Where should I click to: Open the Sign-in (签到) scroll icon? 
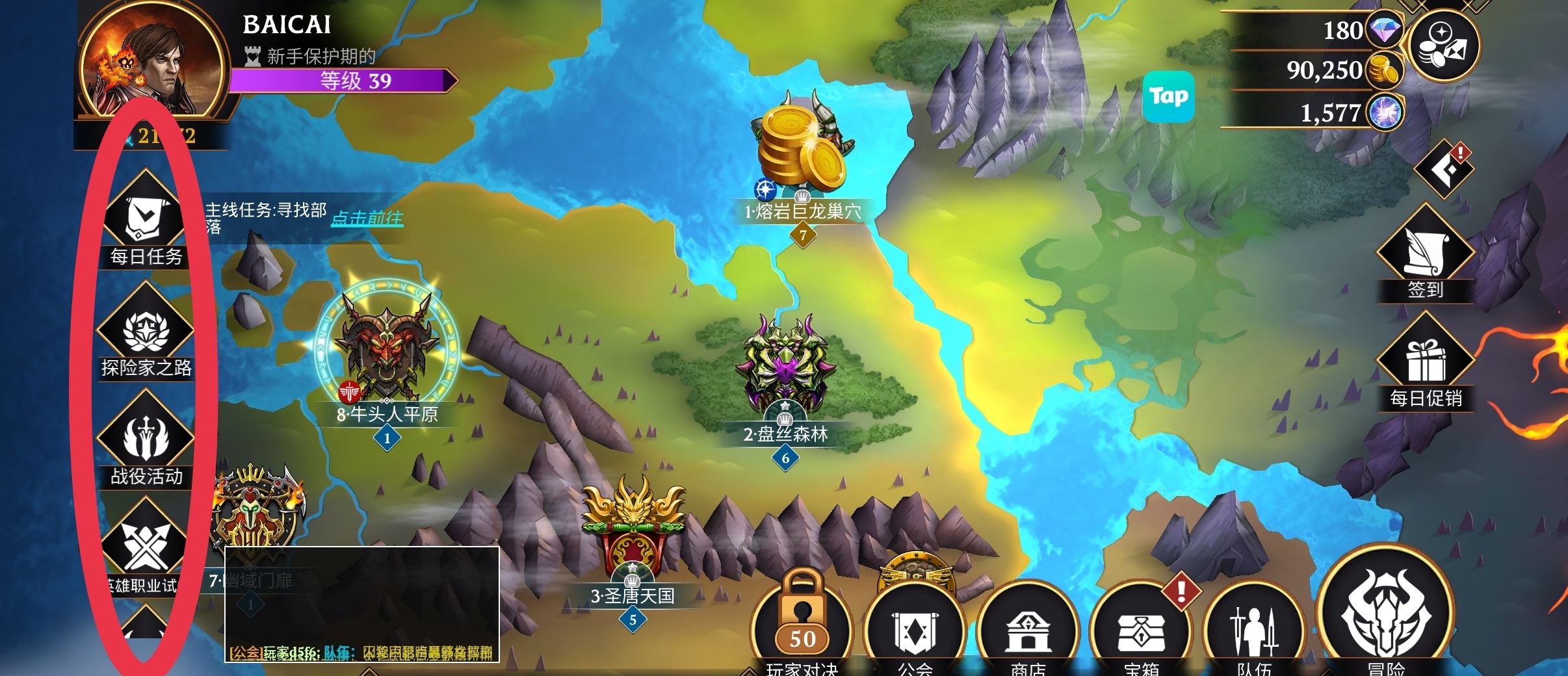pos(1425,252)
